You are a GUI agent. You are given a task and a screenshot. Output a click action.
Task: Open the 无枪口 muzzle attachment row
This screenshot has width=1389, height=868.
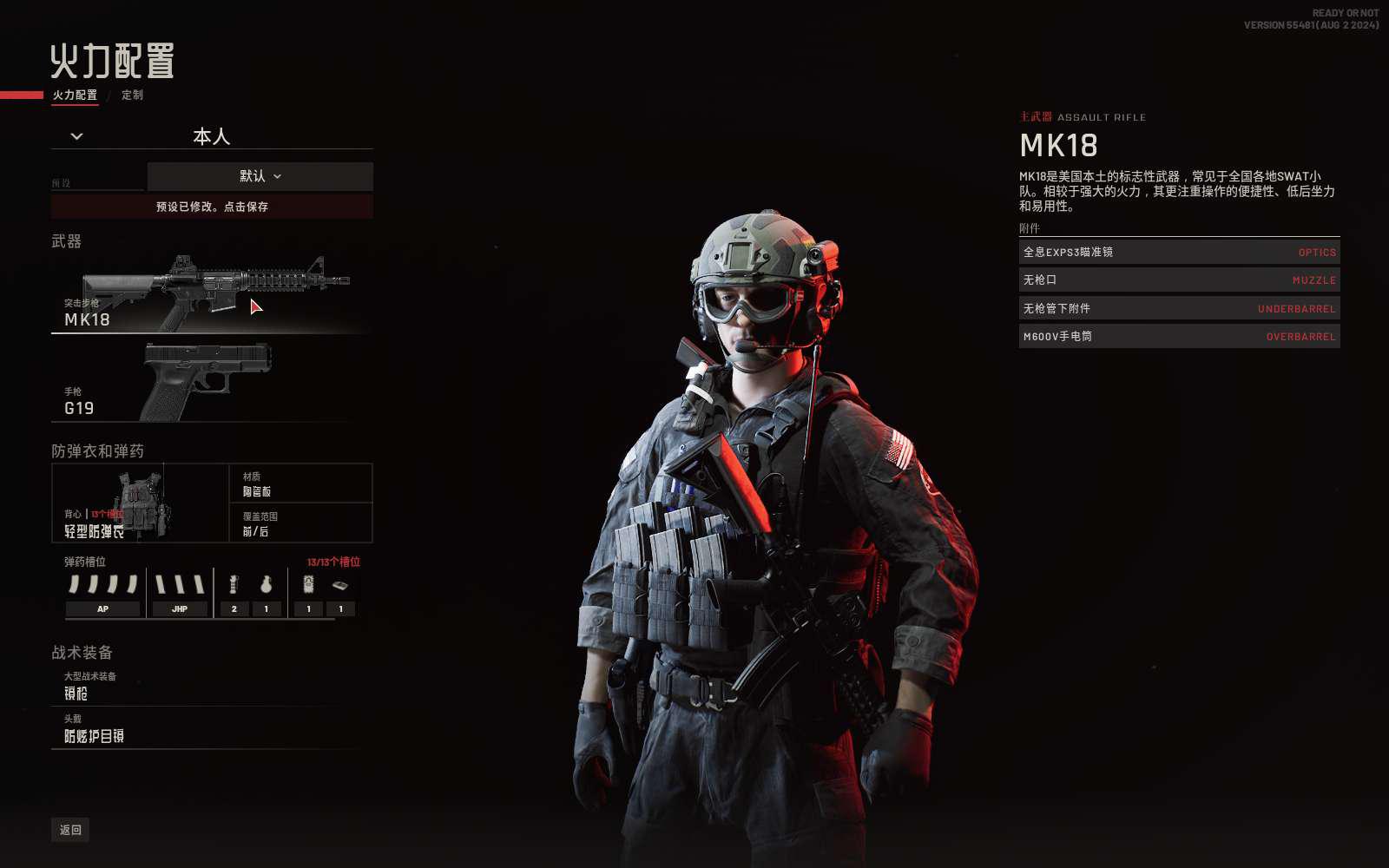pos(1179,280)
